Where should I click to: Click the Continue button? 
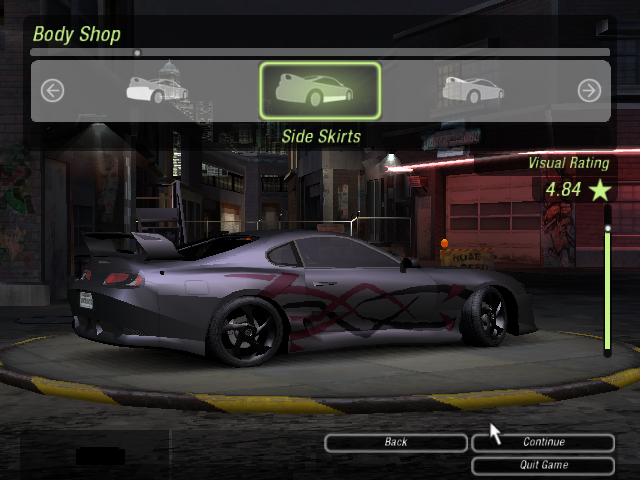pyautogui.click(x=543, y=442)
